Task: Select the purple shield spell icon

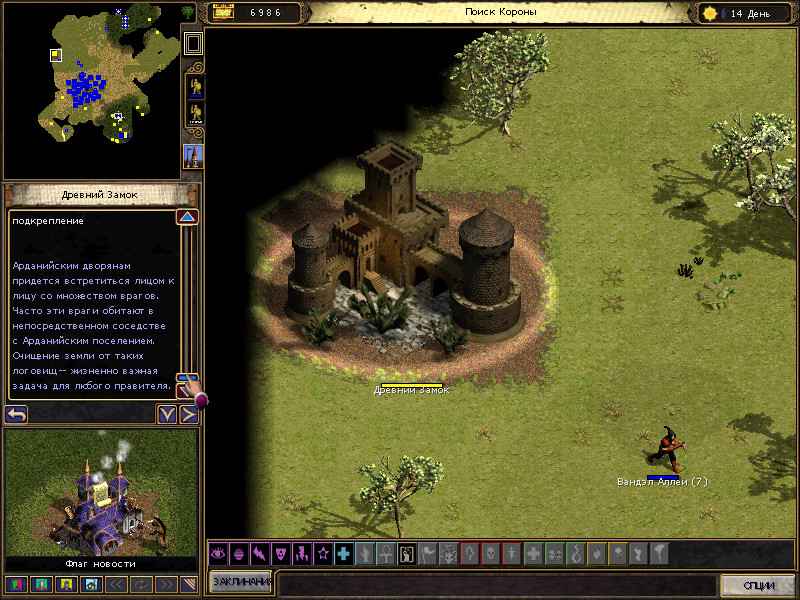Action: [281, 553]
